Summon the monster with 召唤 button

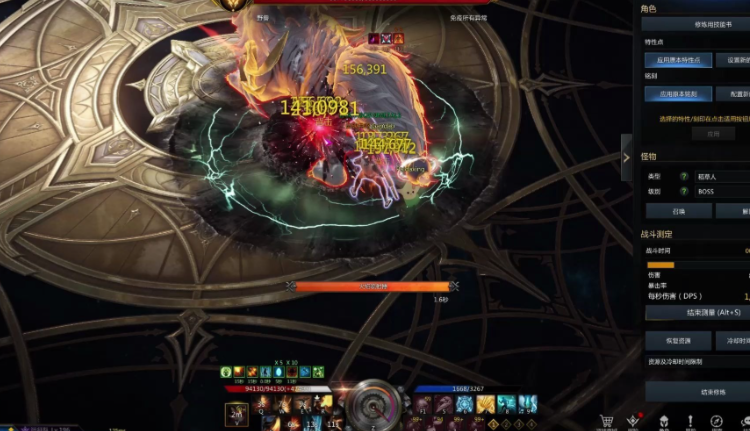(x=679, y=211)
